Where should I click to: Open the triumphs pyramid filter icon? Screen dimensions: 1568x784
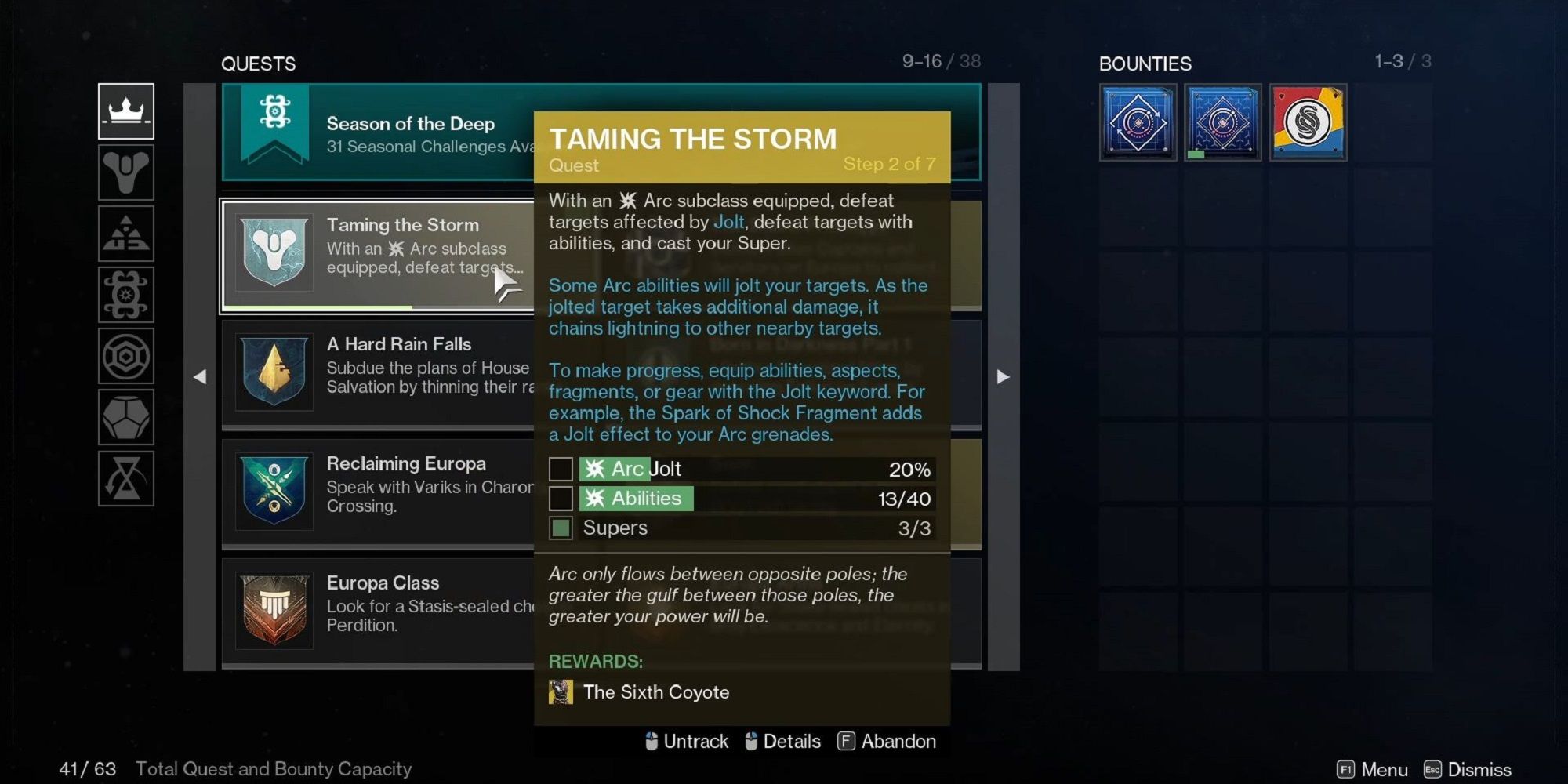pyautogui.click(x=125, y=233)
